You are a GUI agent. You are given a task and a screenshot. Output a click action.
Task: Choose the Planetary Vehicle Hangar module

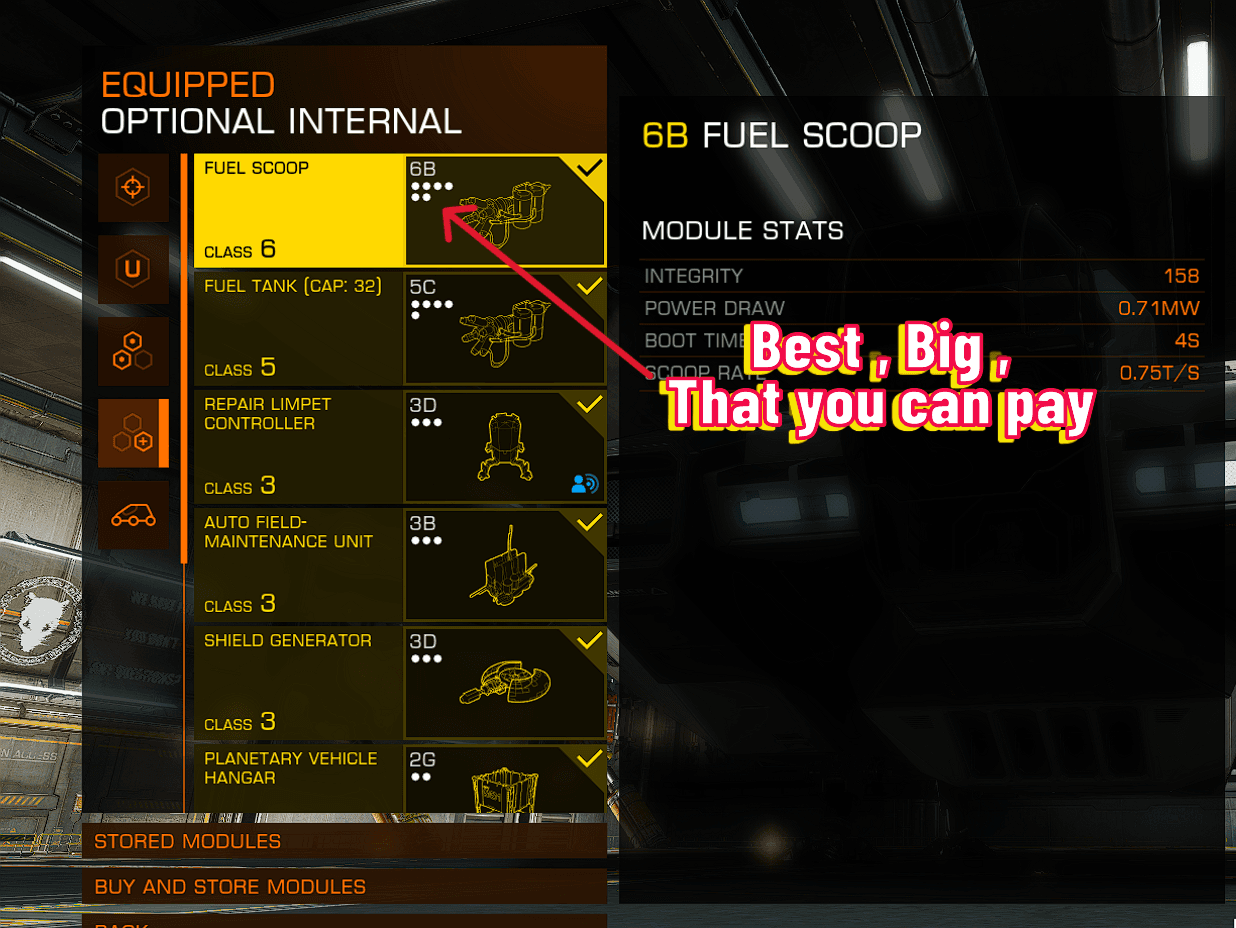[x=399, y=778]
